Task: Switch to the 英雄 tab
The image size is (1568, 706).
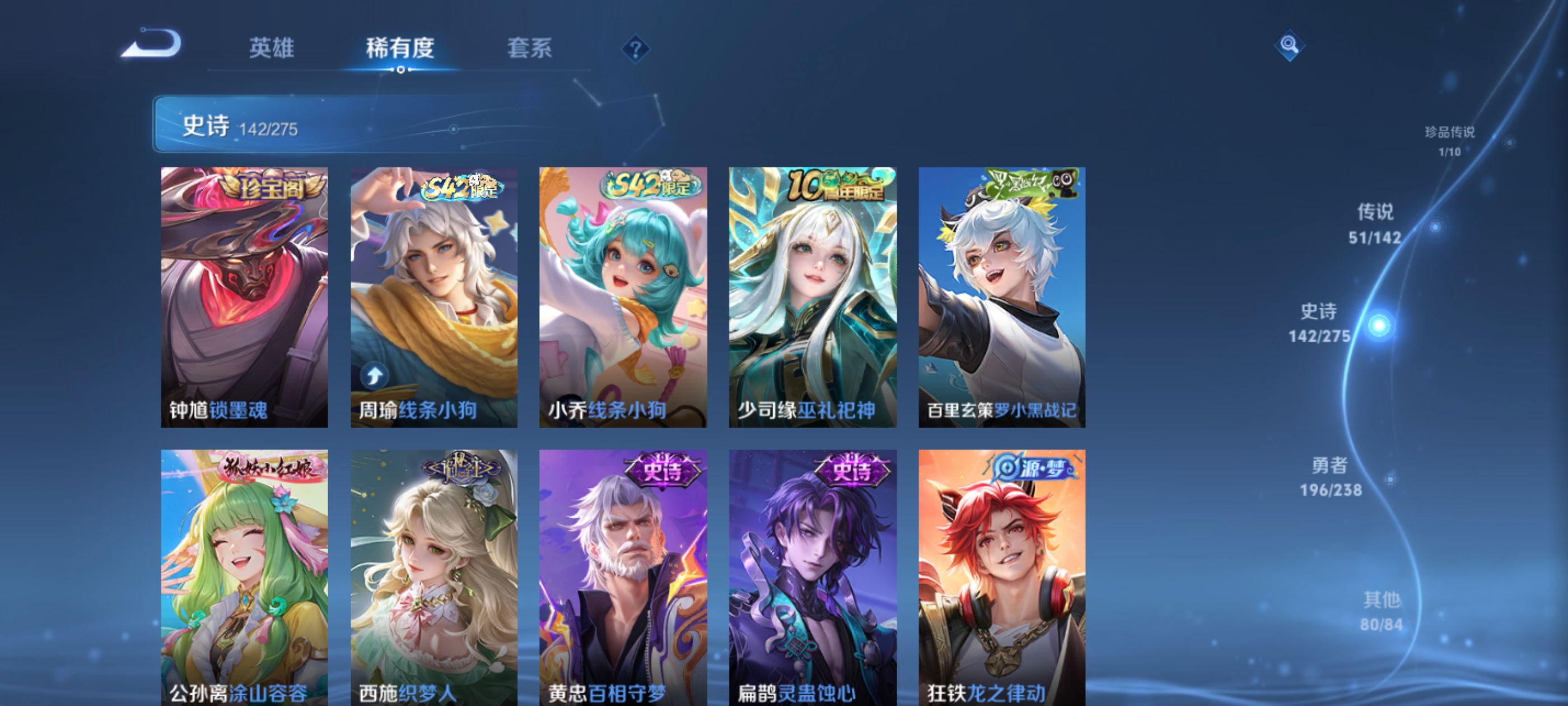Action: (272, 49)
